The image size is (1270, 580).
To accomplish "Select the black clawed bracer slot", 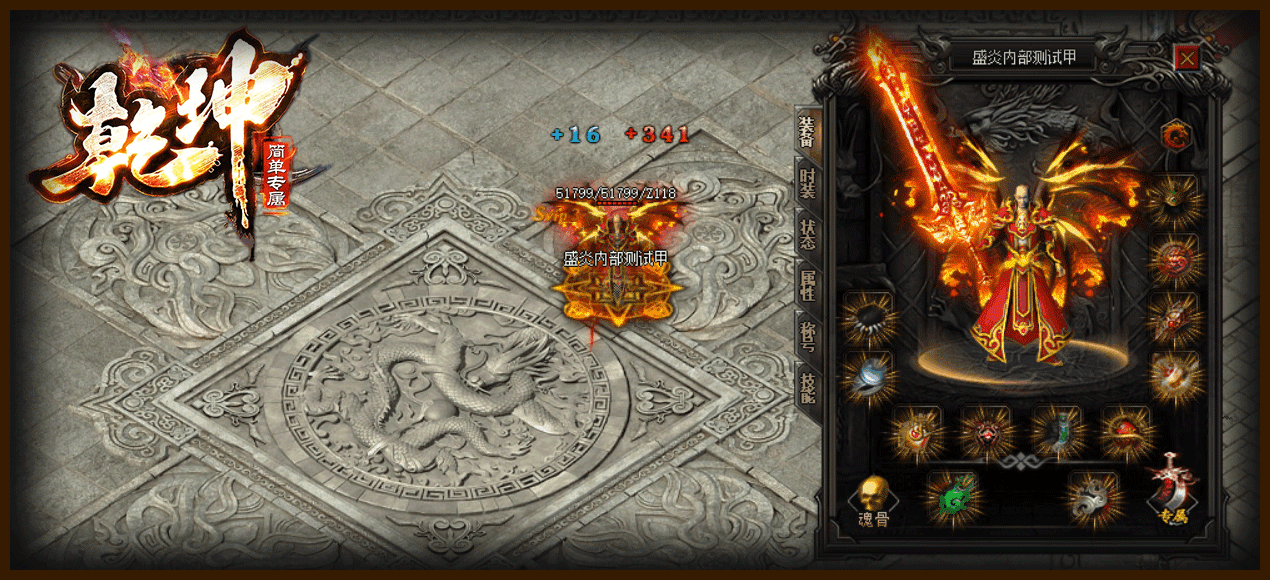I will tap(868, 317).
